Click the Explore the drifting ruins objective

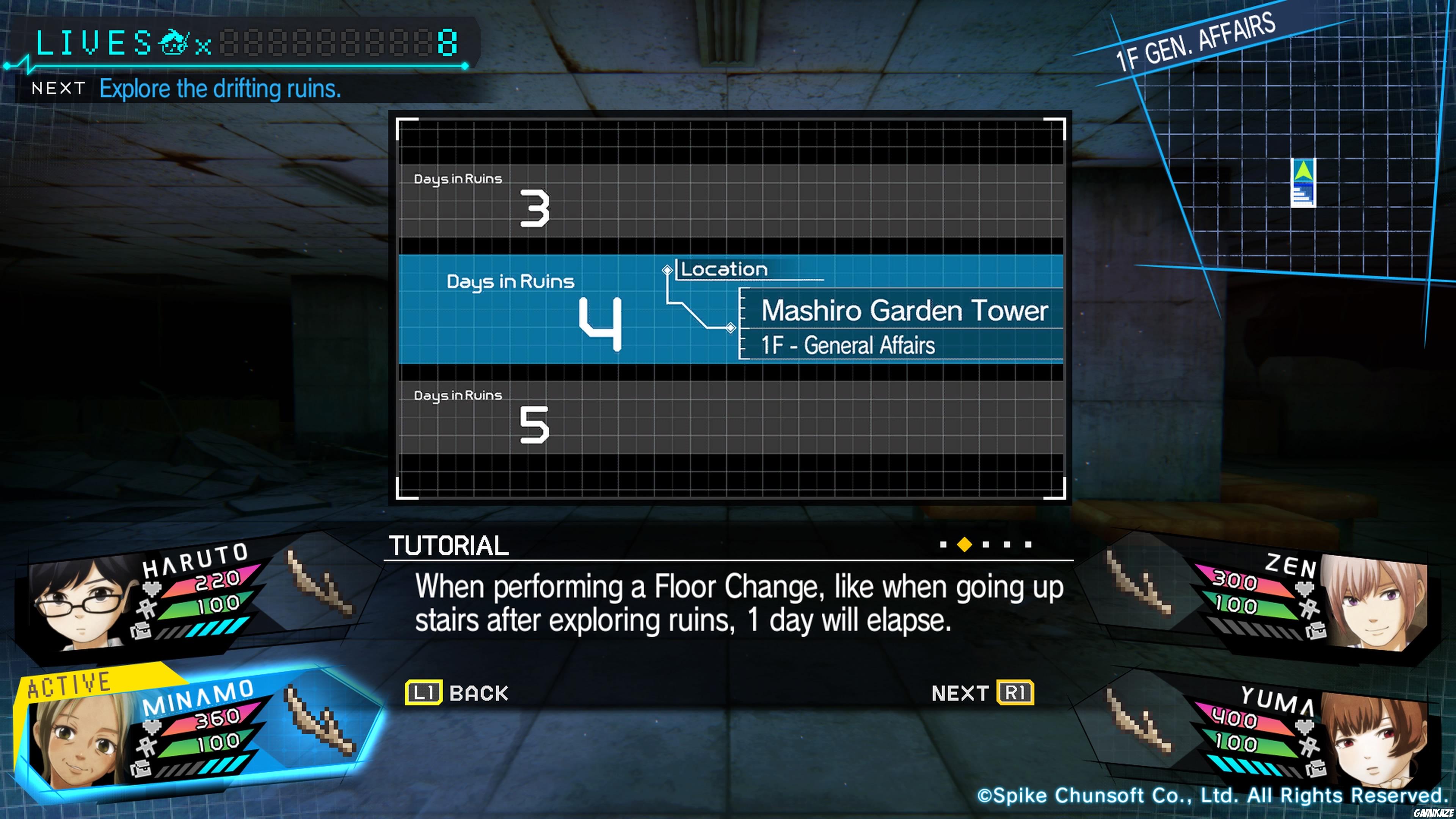click(x=220, y=89)
